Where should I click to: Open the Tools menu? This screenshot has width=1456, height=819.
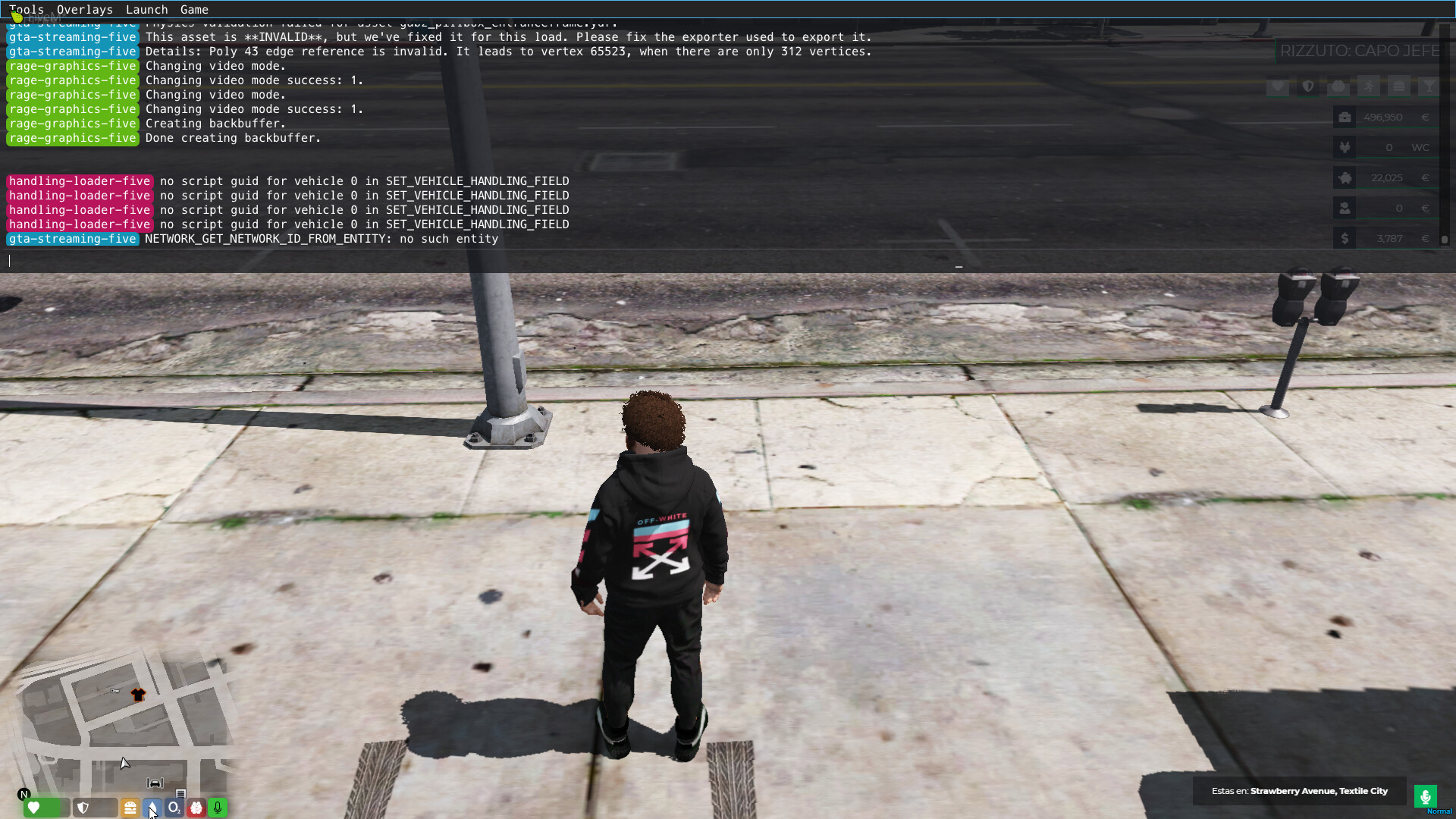point(27,10)
